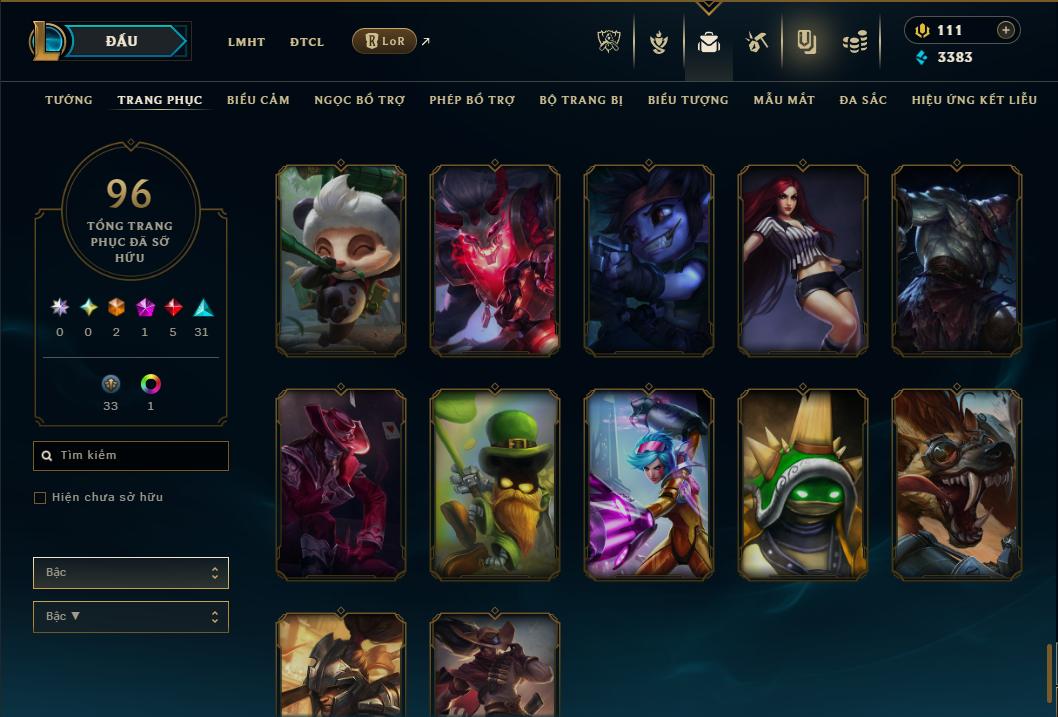Show the BỘ TRANG BỊ tab
Screen dimensions: 1058x717
click(x=581, y=100)
